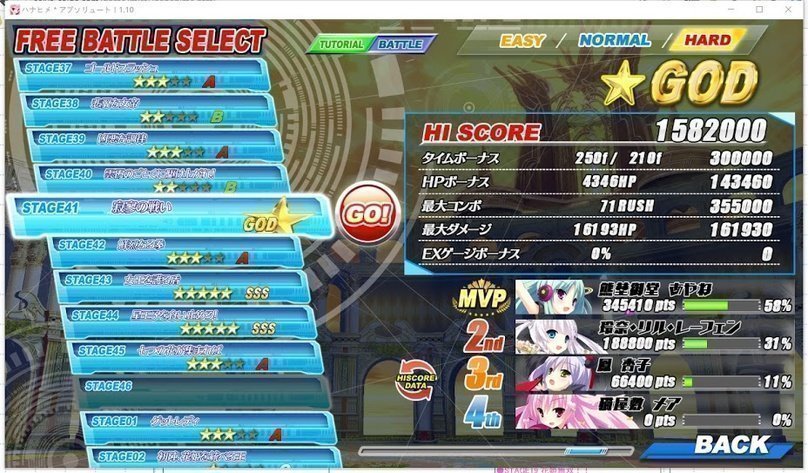Switch to the BATTLE stage list
Screen dimensions: 808x473
tap(403, 45)
